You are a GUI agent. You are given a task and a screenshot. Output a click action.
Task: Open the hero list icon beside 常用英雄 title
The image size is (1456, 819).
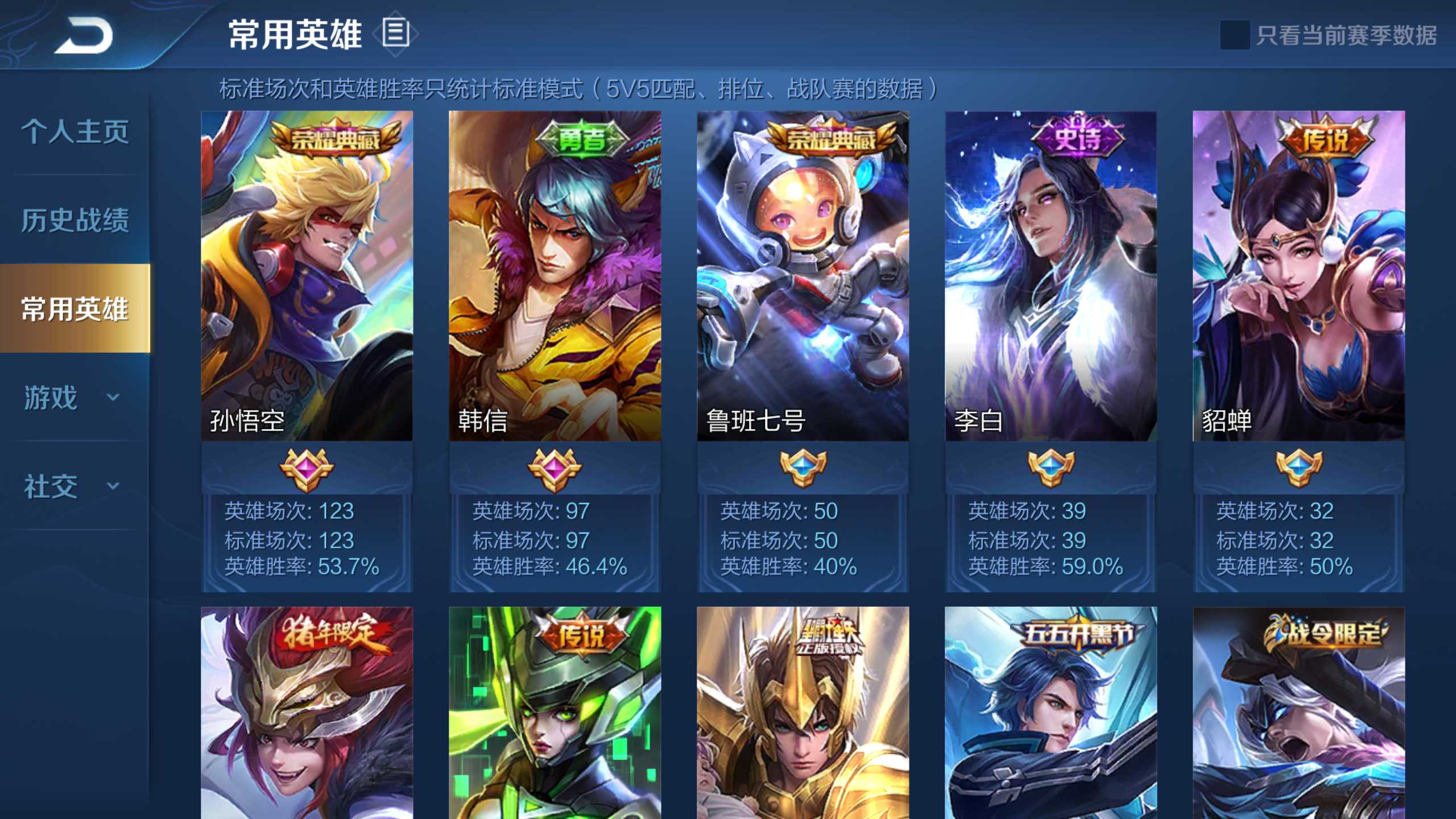point(395,34)
